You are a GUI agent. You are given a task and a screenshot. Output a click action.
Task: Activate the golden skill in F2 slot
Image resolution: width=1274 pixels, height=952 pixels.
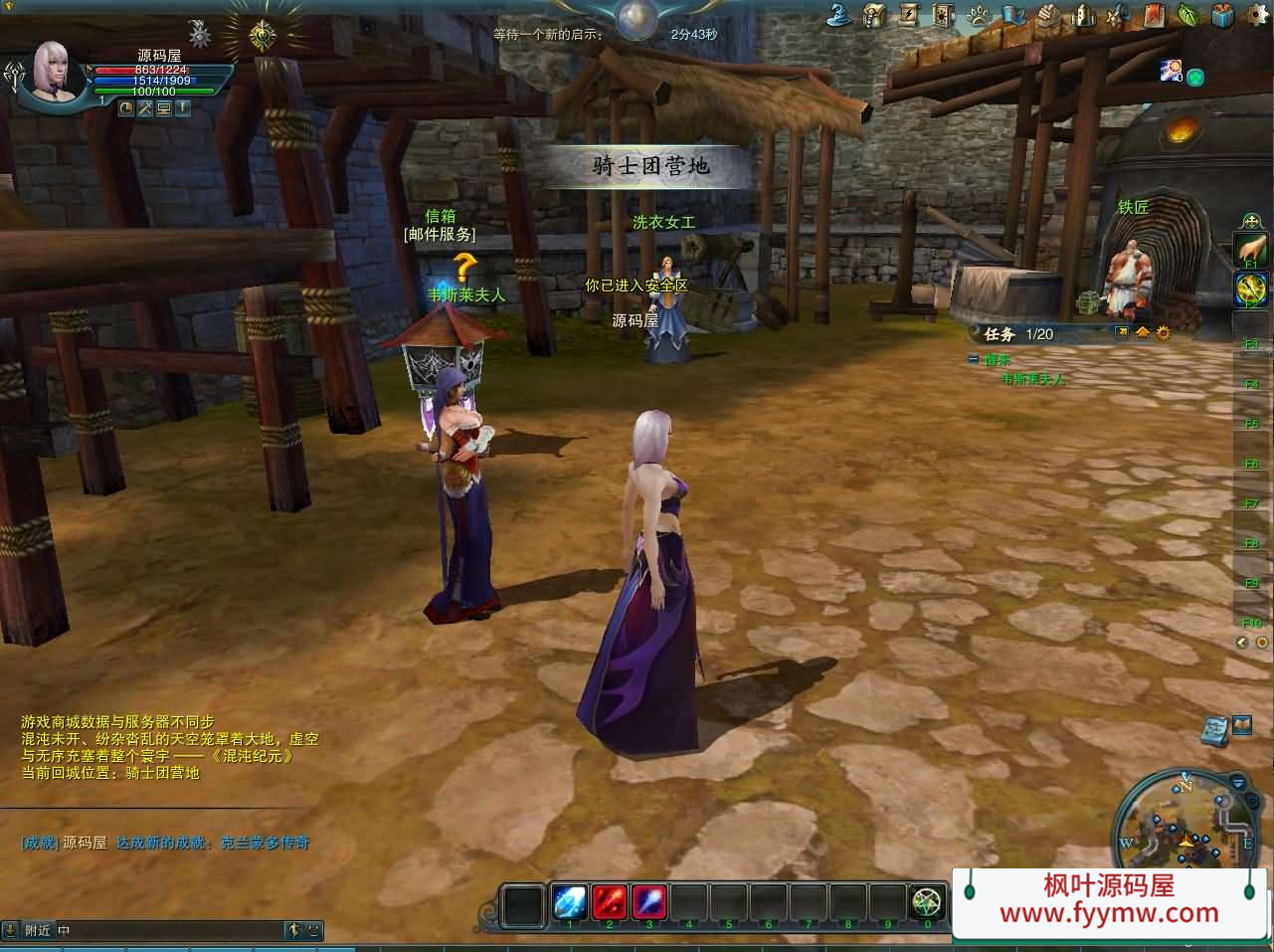click(1251, 289)
